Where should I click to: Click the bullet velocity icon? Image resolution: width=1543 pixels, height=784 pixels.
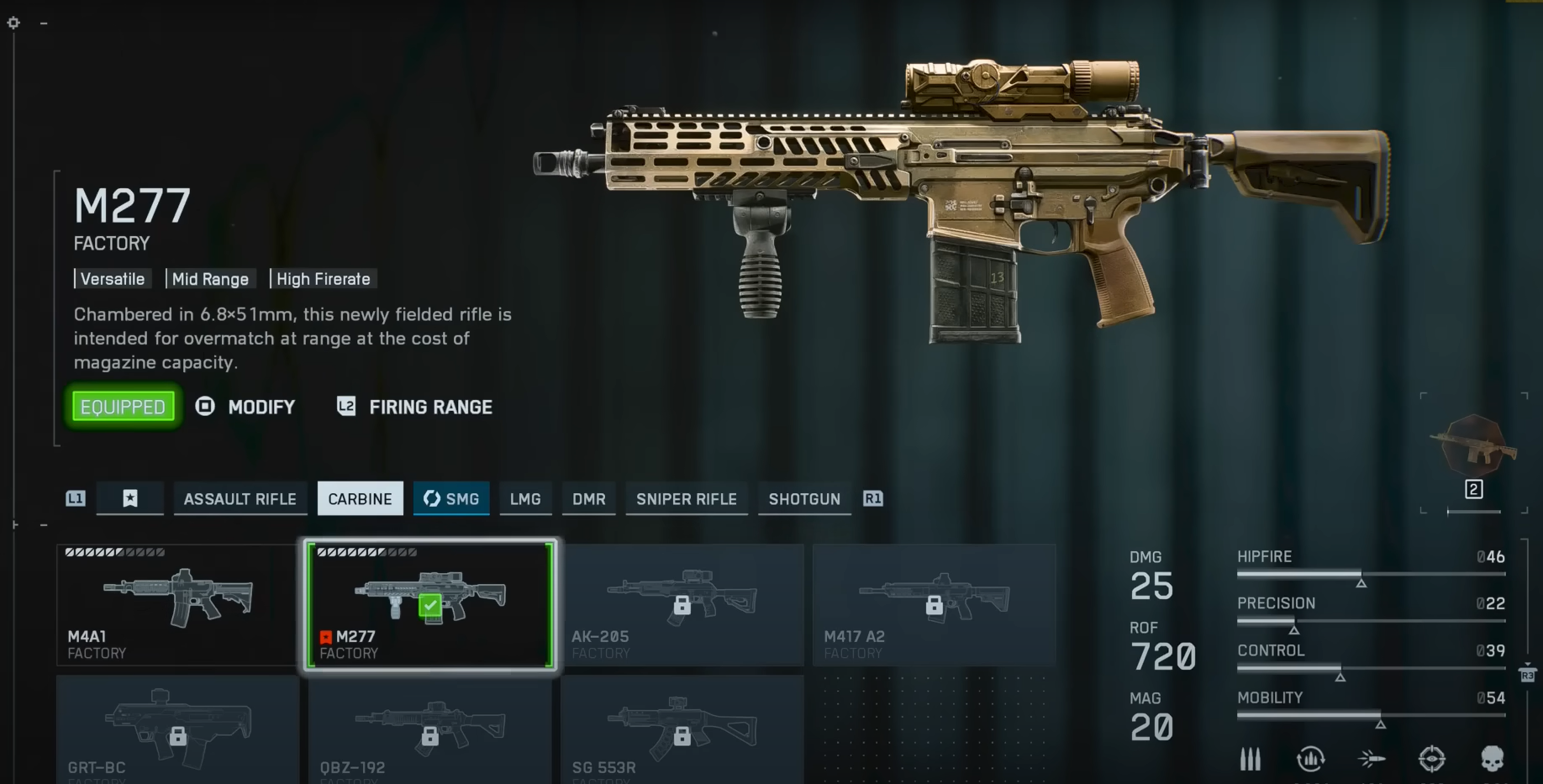point(1370,759)
